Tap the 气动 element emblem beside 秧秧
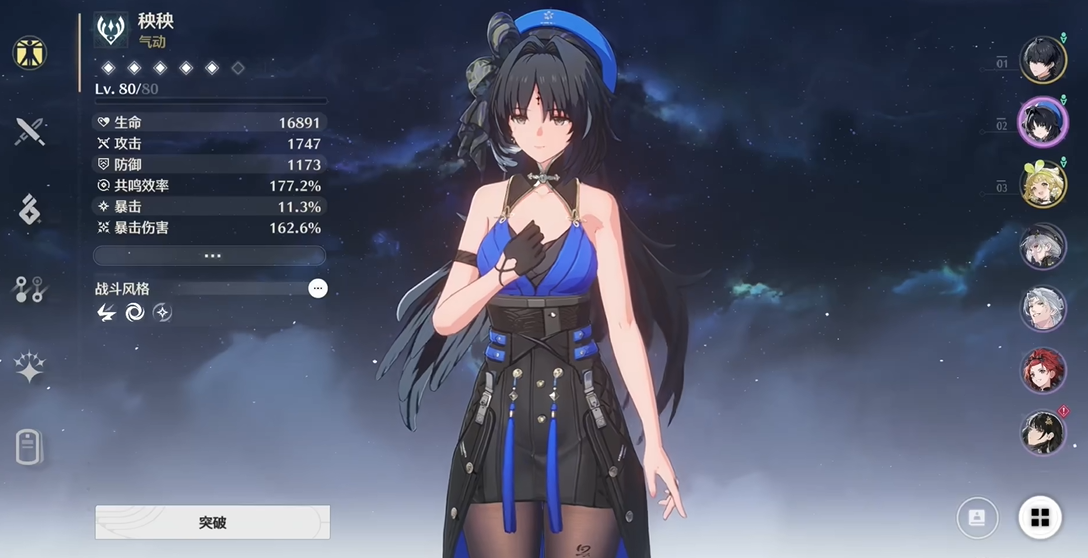Image resolution: width=1088 pixels, height=558 pixels. tap(111, 31)
